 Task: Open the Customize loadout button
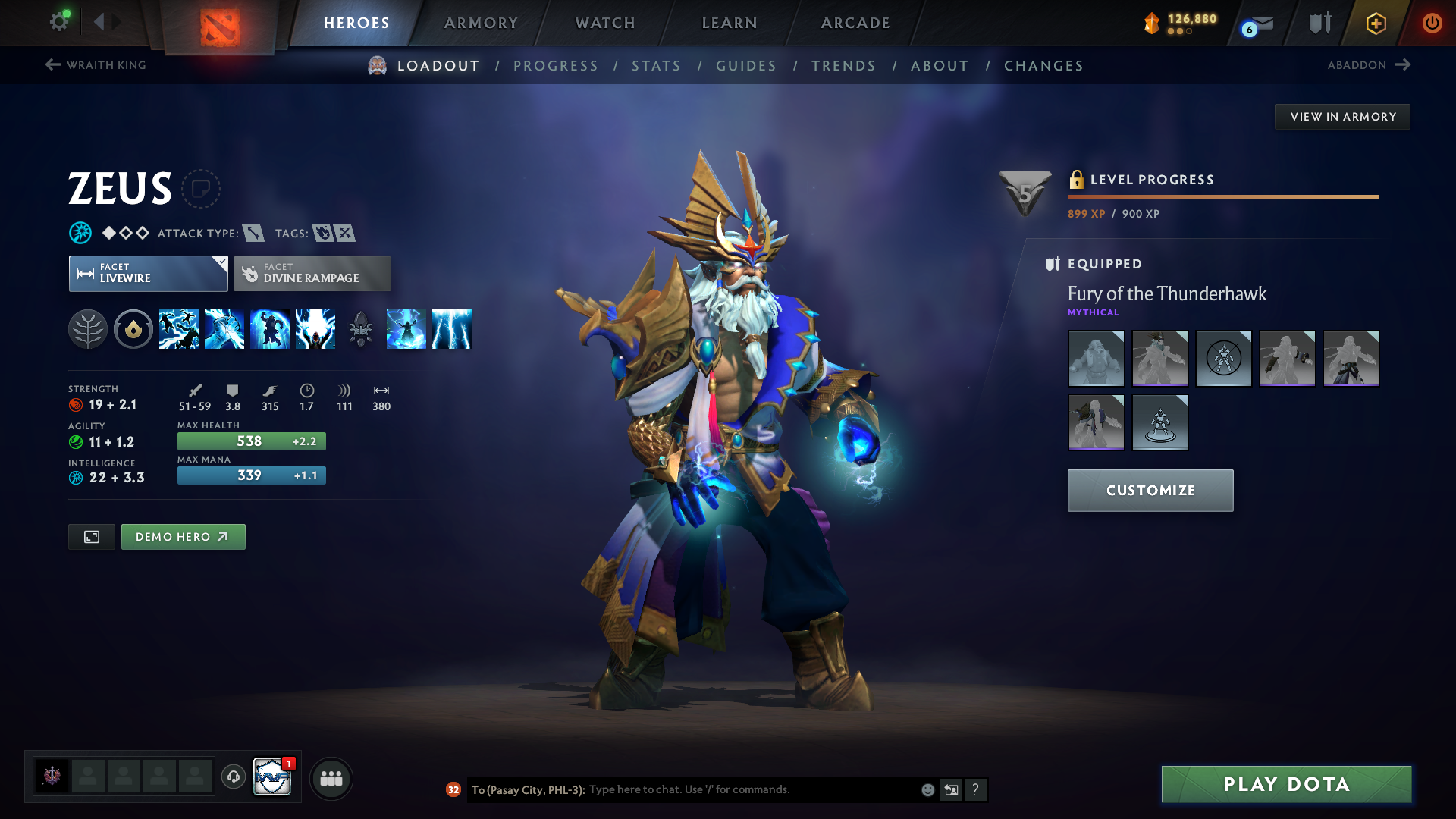(x=1150, y=491)
